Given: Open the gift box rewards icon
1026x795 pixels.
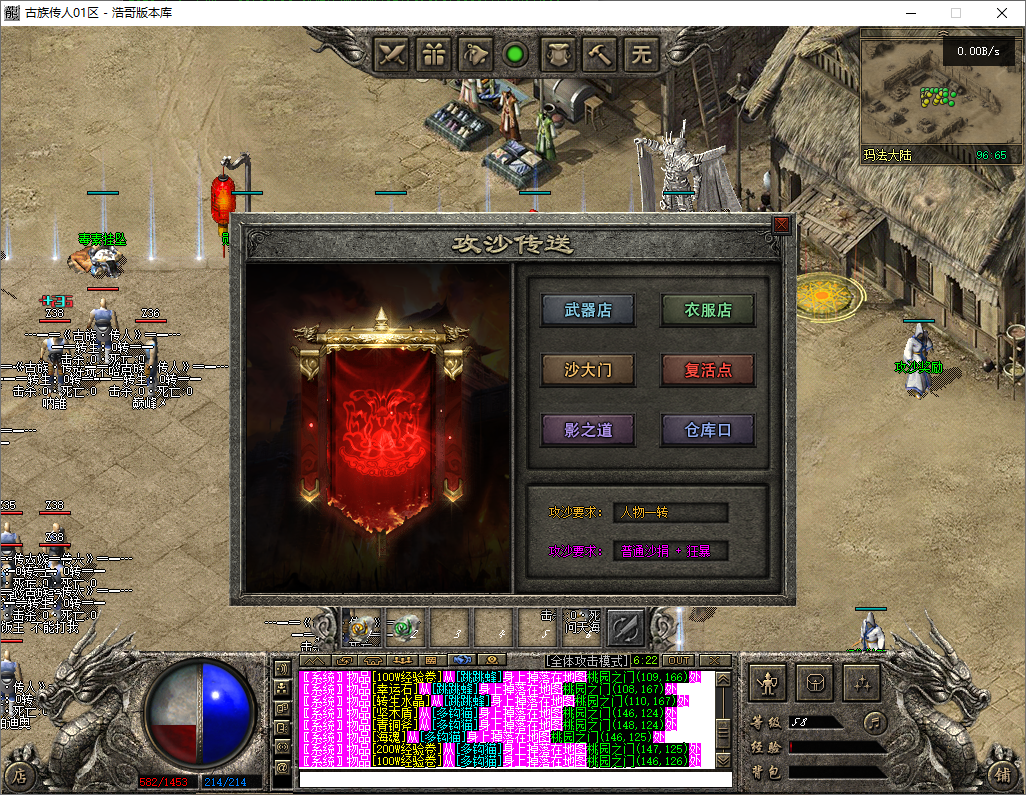Looking at the screenshot, I should tap(435, 53).
